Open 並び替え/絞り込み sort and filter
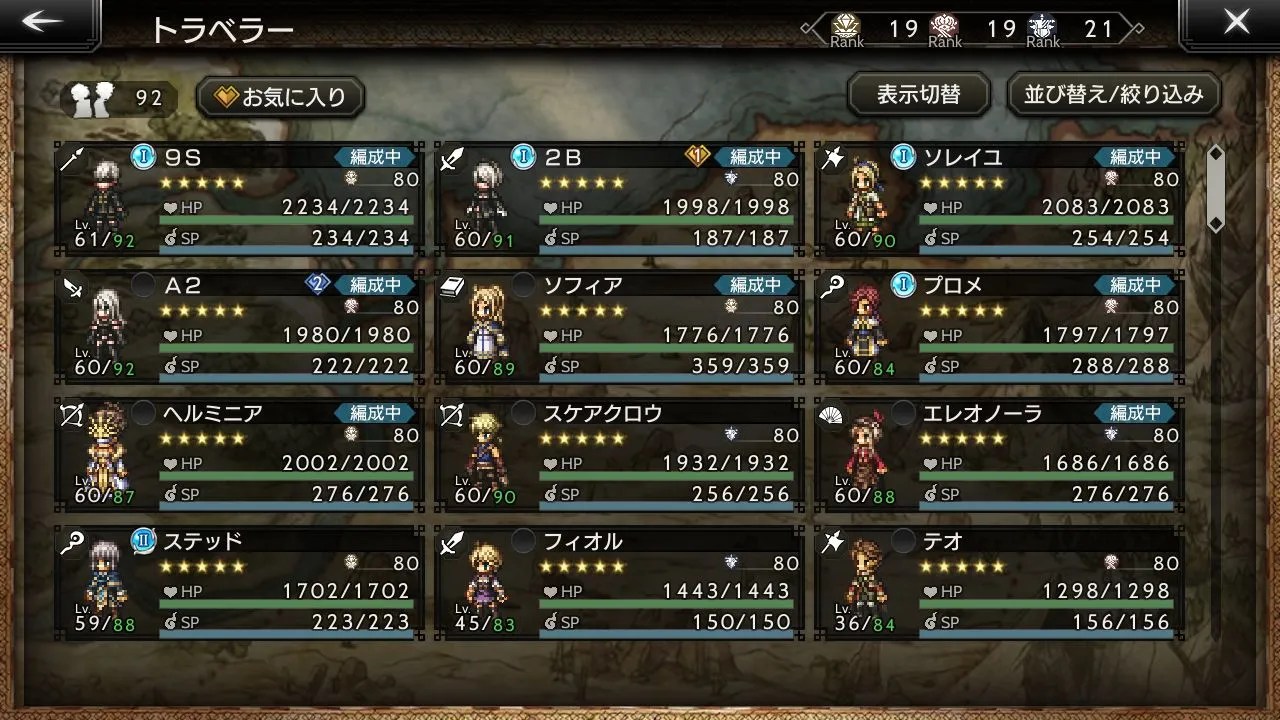The width and height of the screenshot is (1280, 720). [x=1113, y=95]
